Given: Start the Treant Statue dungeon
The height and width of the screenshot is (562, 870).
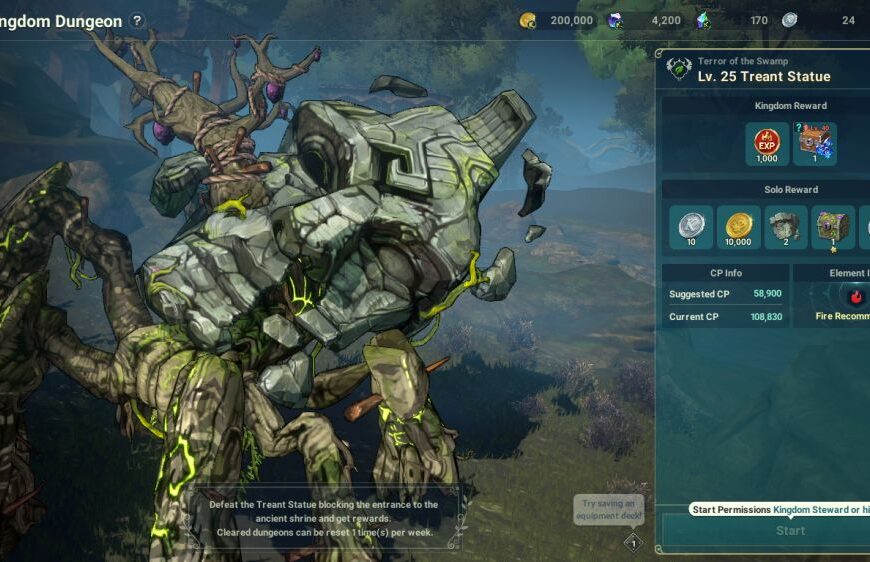Looking at the screenshot, I should [790, 530].
